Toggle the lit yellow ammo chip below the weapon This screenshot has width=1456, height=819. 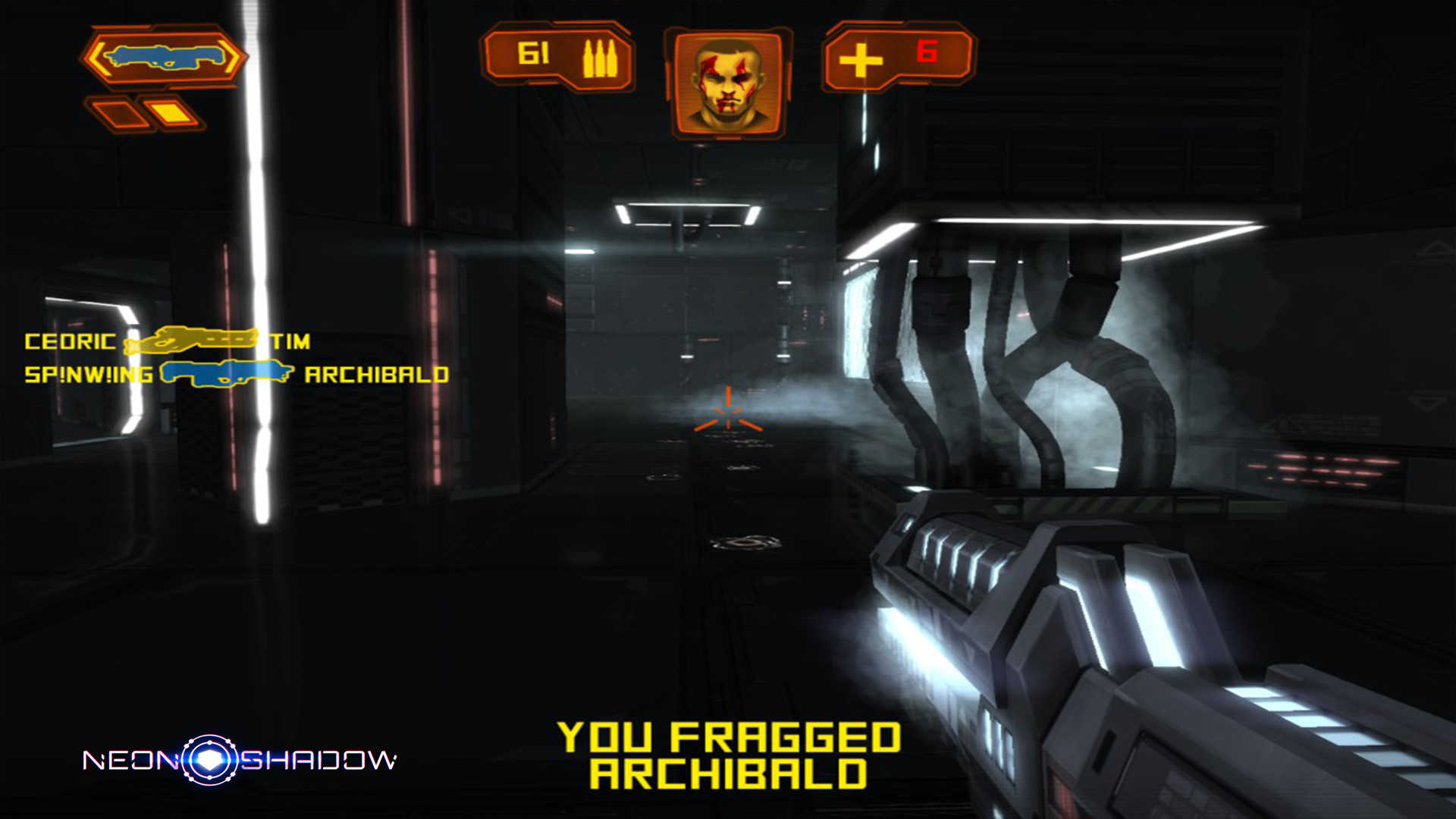click(x=168, y=111)
